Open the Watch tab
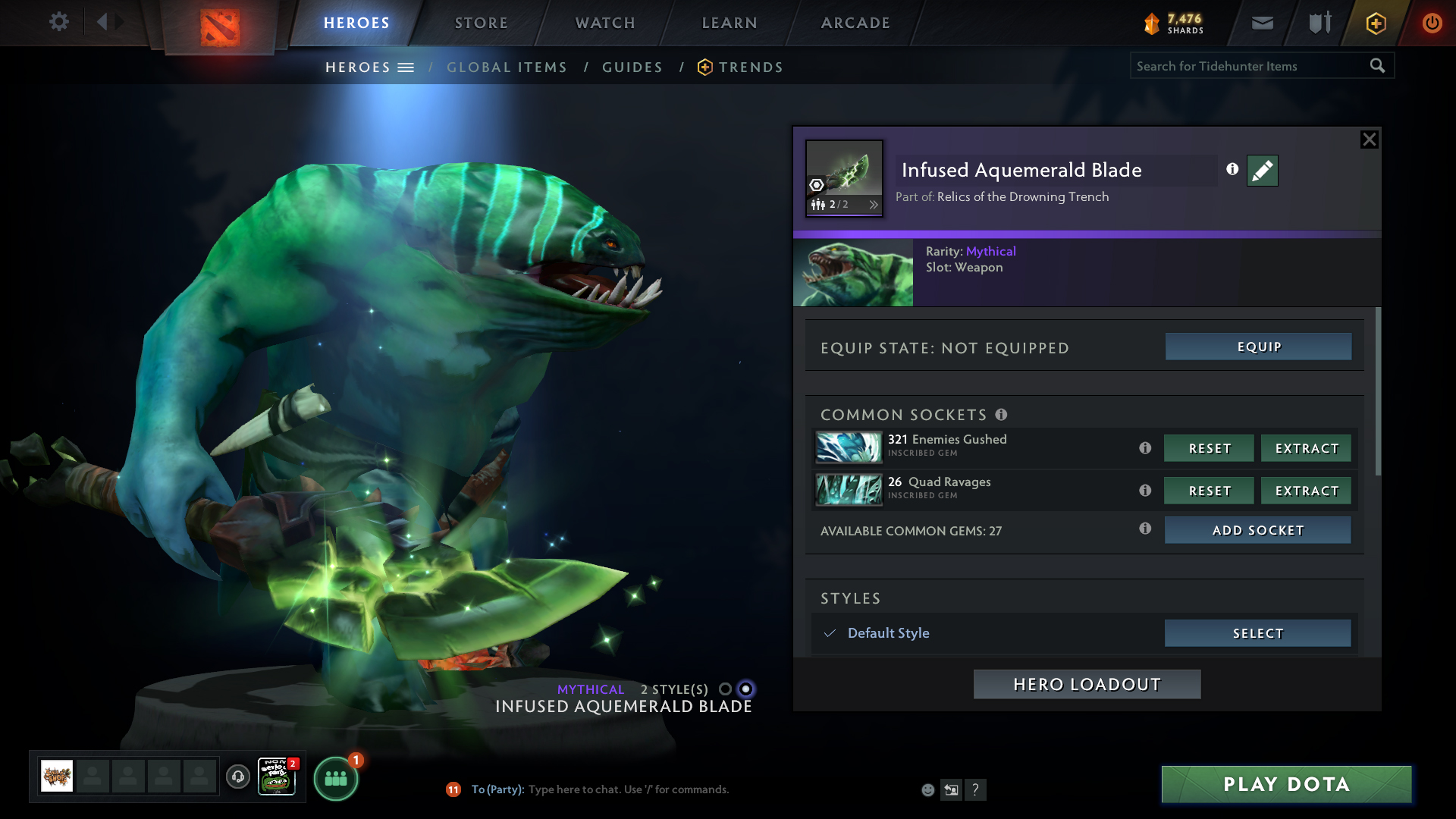 (x=605, y=23)
